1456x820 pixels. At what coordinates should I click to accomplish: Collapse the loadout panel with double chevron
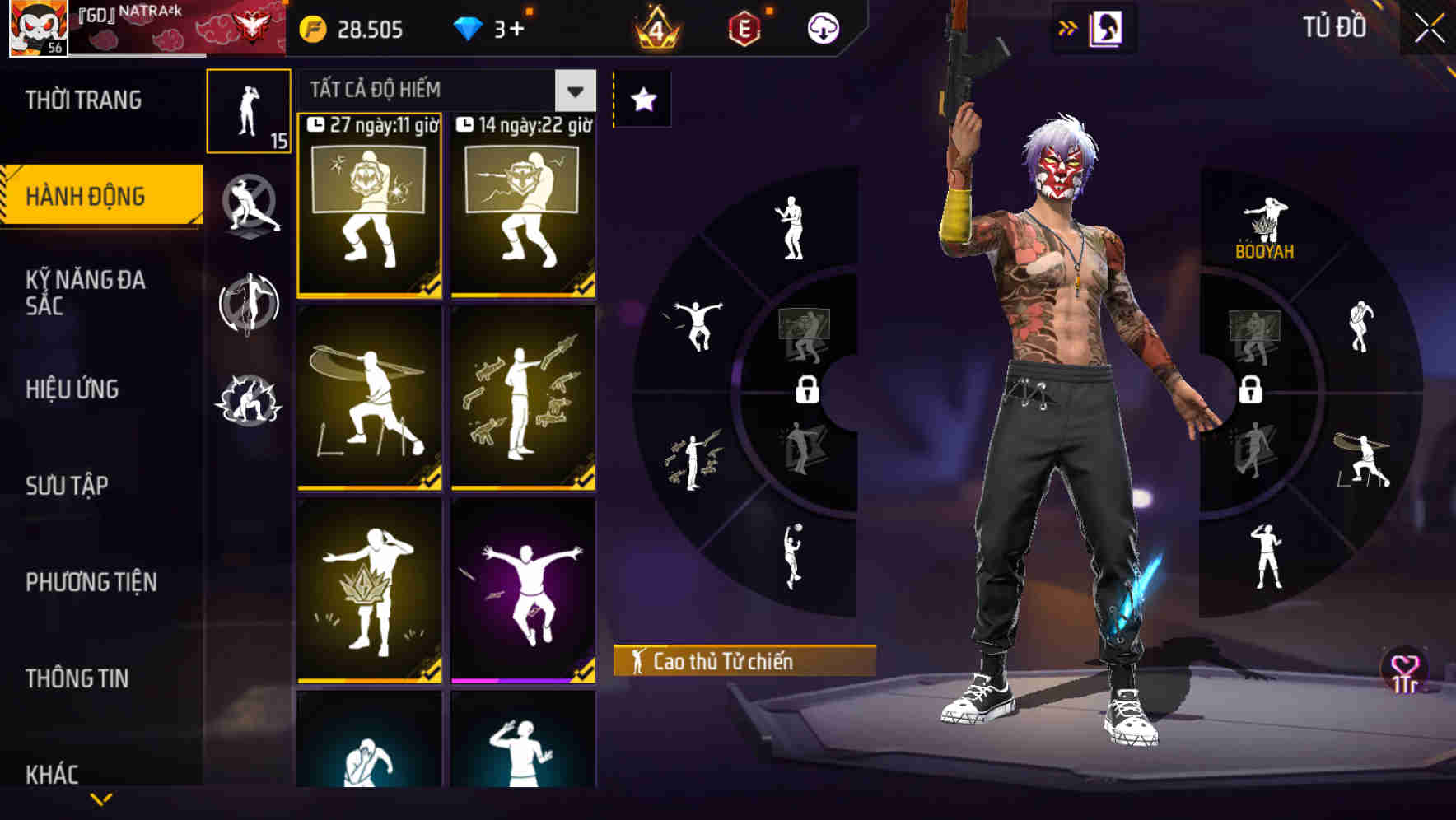(1069, 27)
